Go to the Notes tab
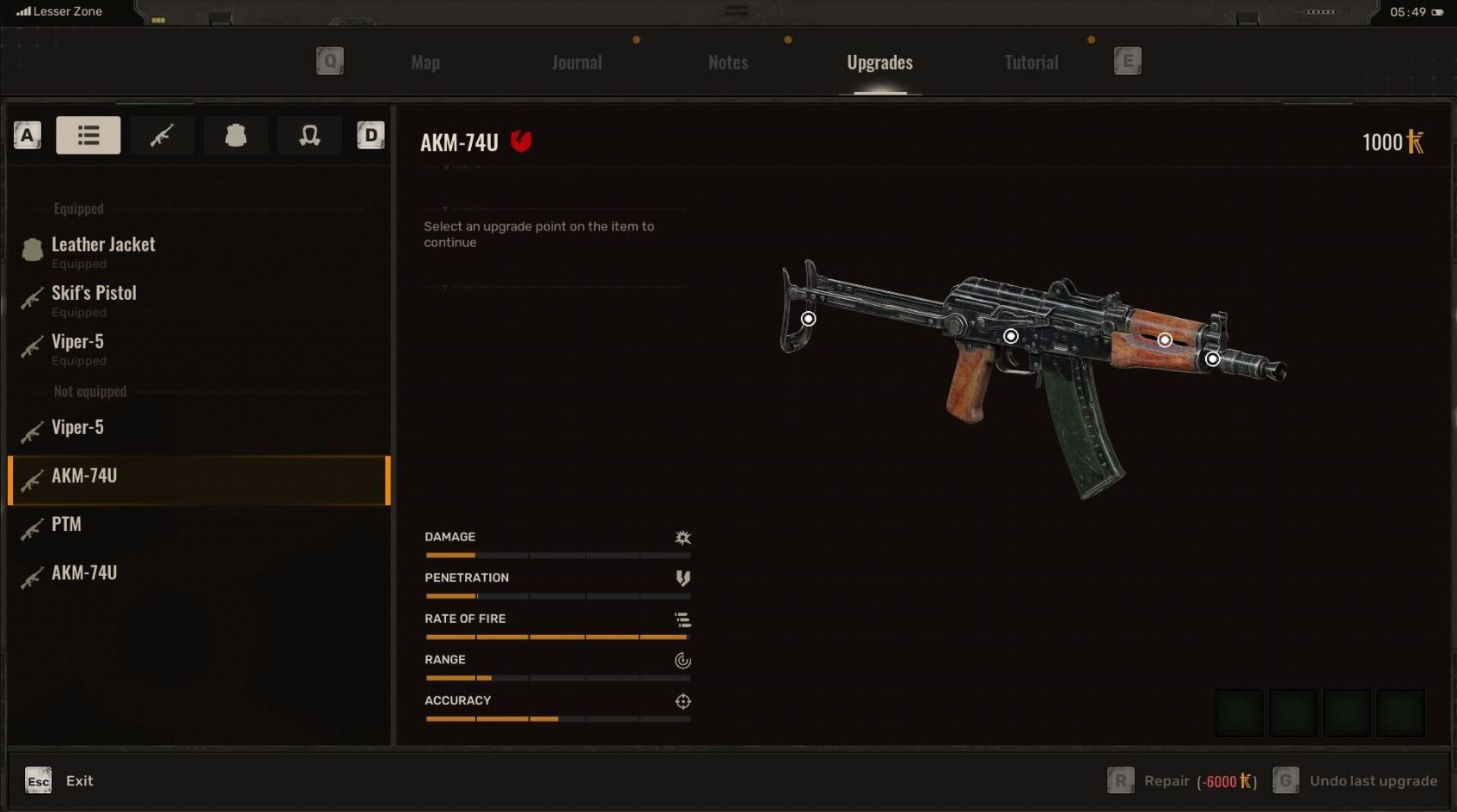The image size is (1457, 812). point(728,62)
